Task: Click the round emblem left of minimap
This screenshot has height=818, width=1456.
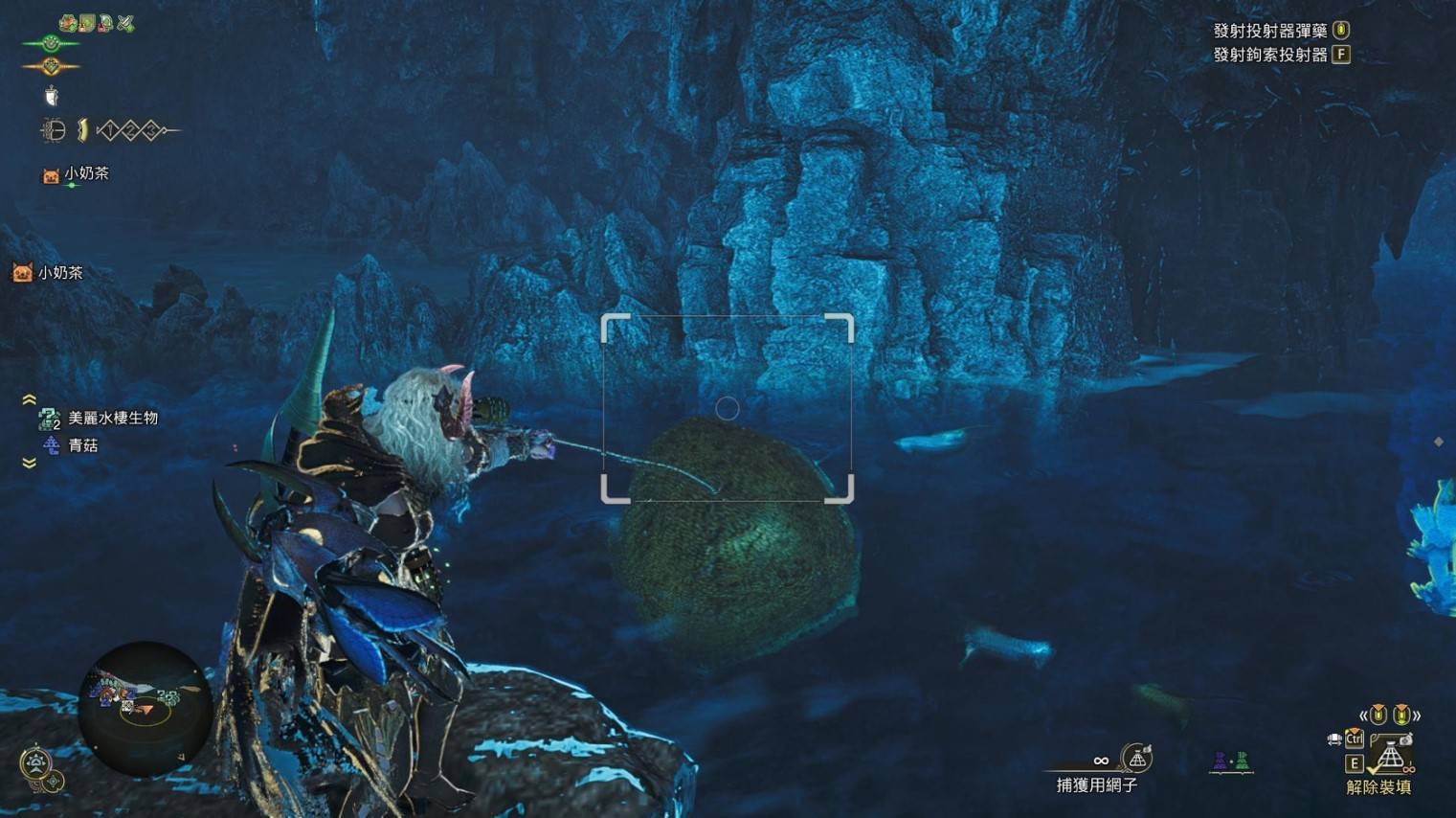Action: 36,764
